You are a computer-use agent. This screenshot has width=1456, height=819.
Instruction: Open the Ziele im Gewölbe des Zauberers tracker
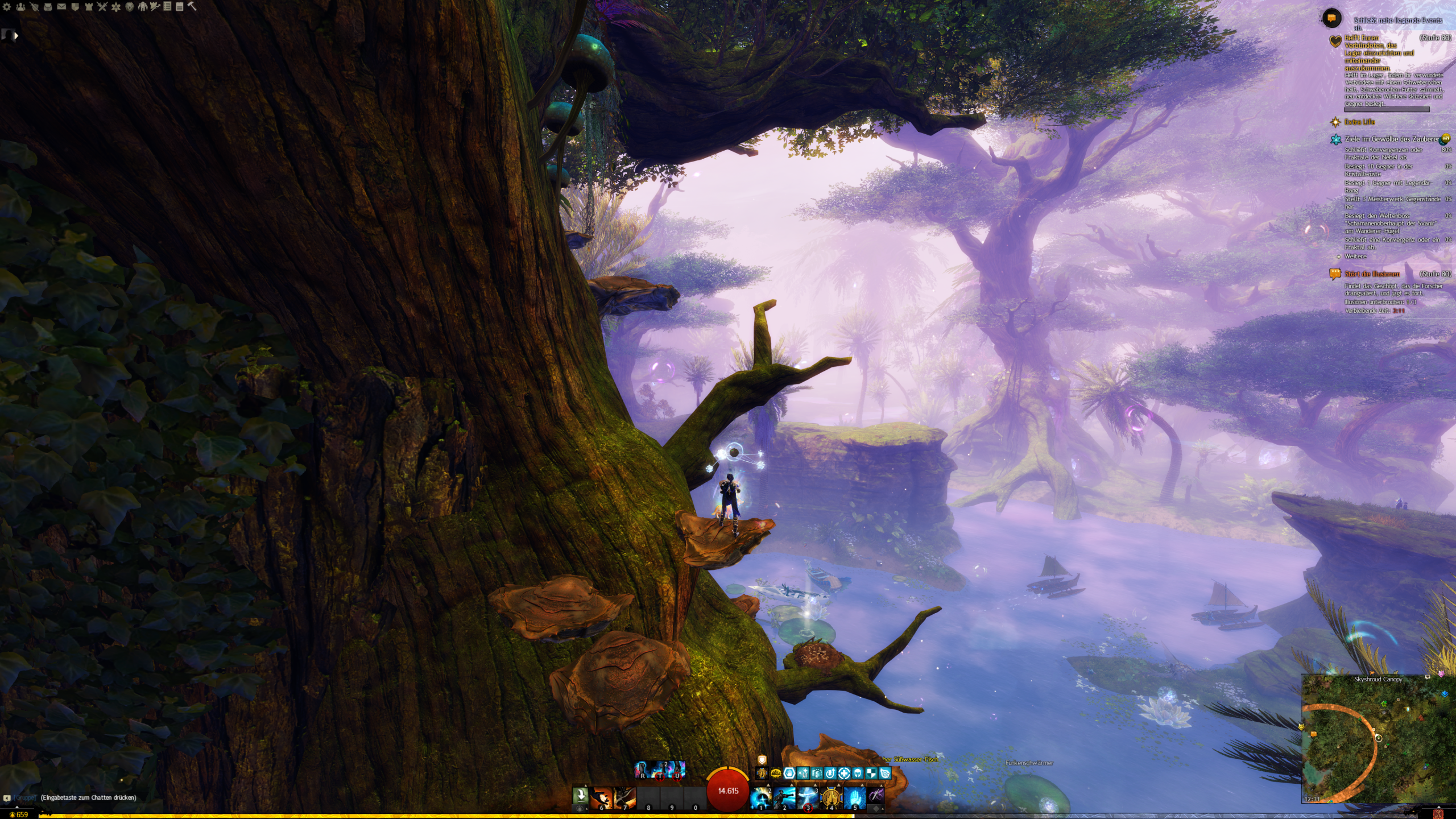pyautogui.click(x=1391, y=139)
